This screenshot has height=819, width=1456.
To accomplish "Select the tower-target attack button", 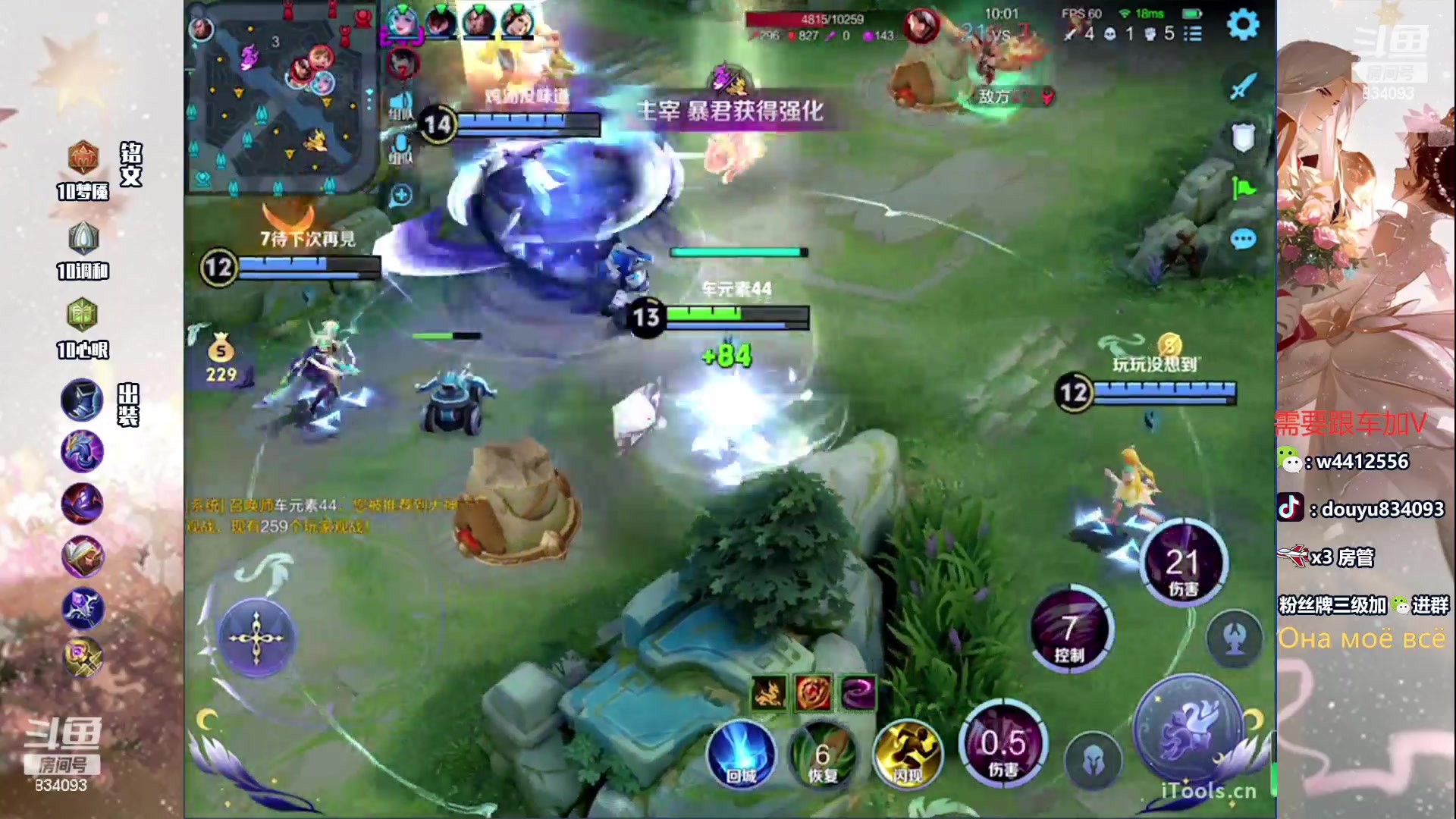I will coord(1235,639).
